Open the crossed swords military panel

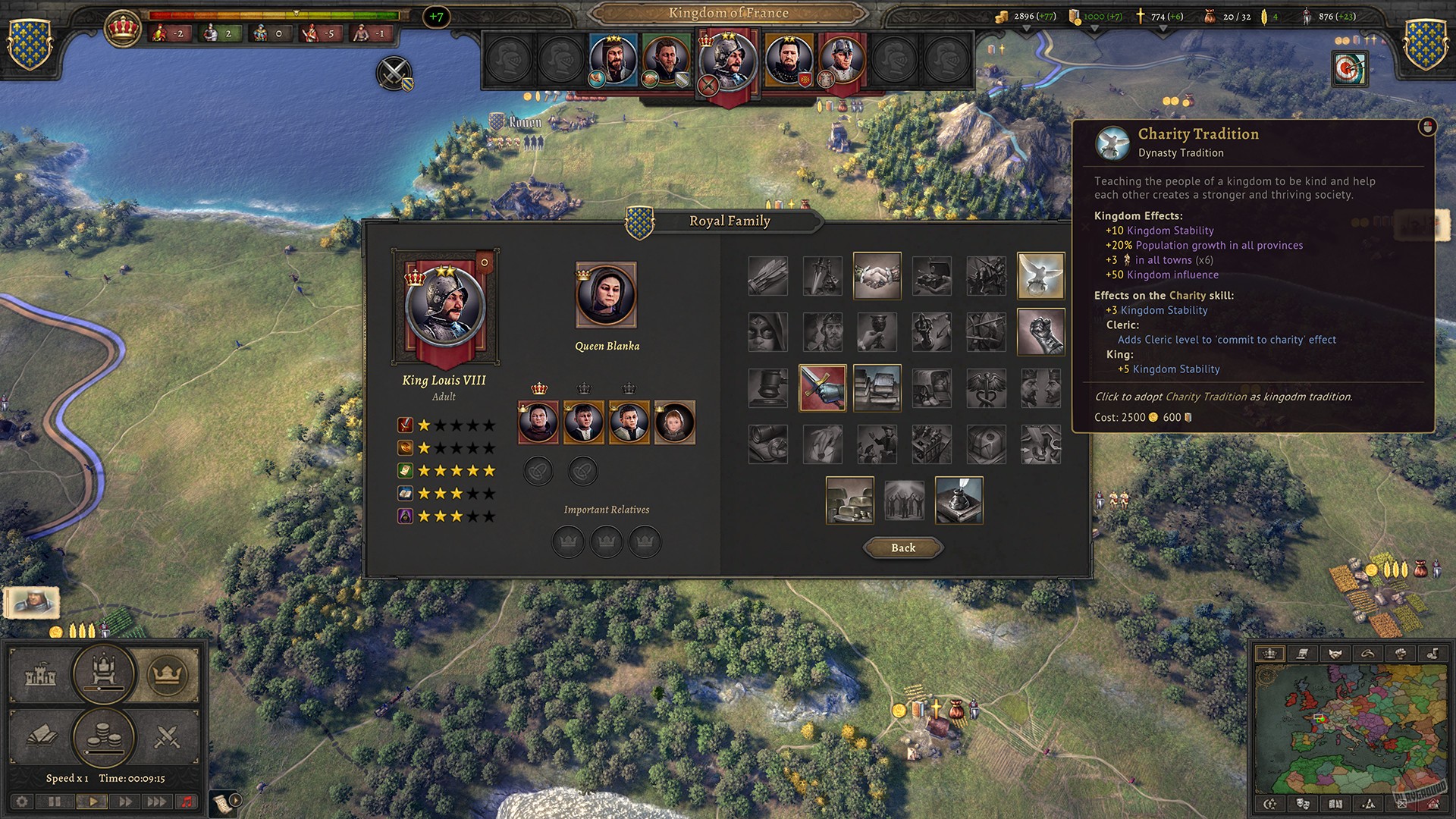tap(166, 736)
